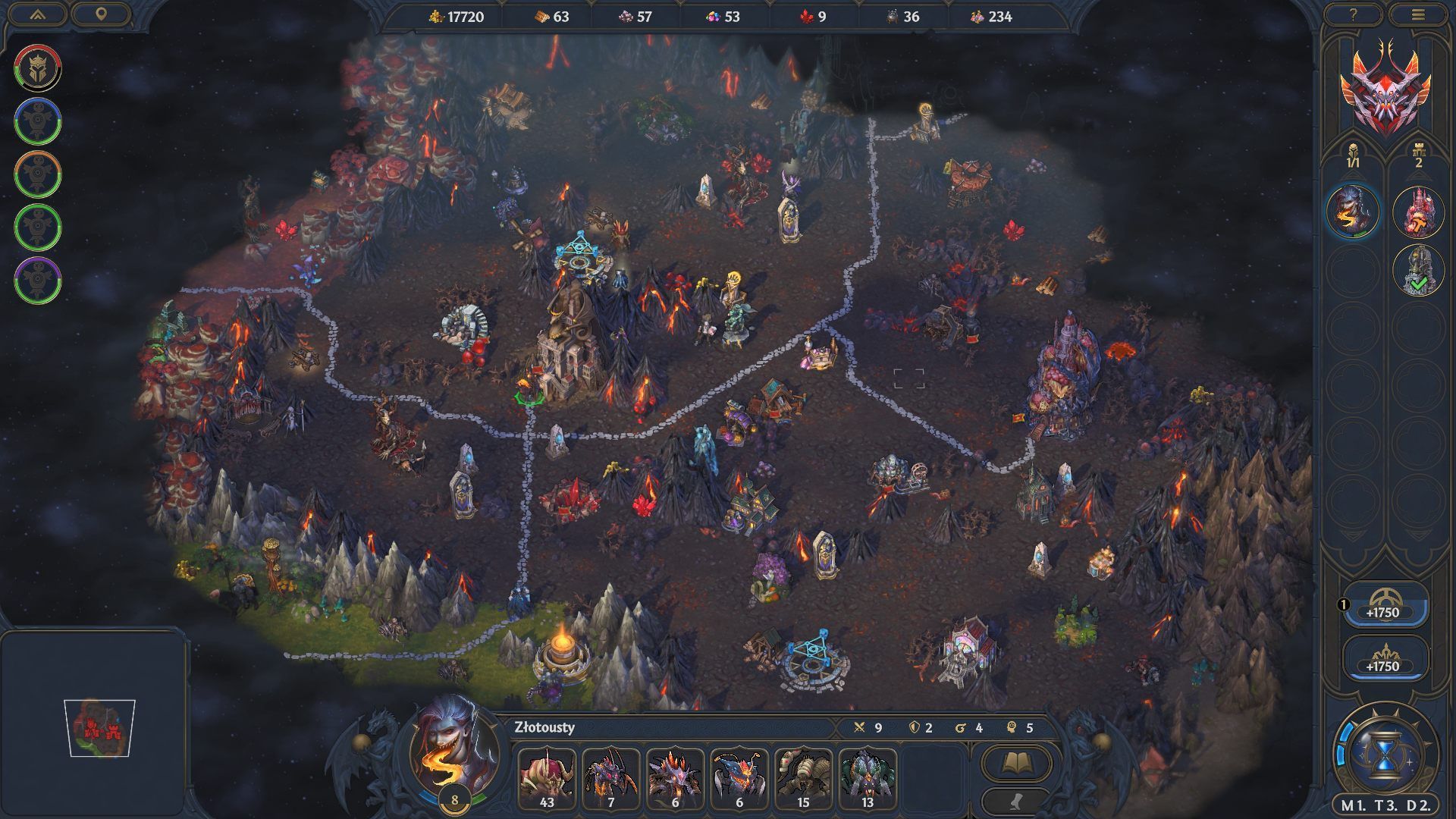Open the spellbook
Image resolution: width=1456 pixels, height=819 pixels.
coord(1015,762)
